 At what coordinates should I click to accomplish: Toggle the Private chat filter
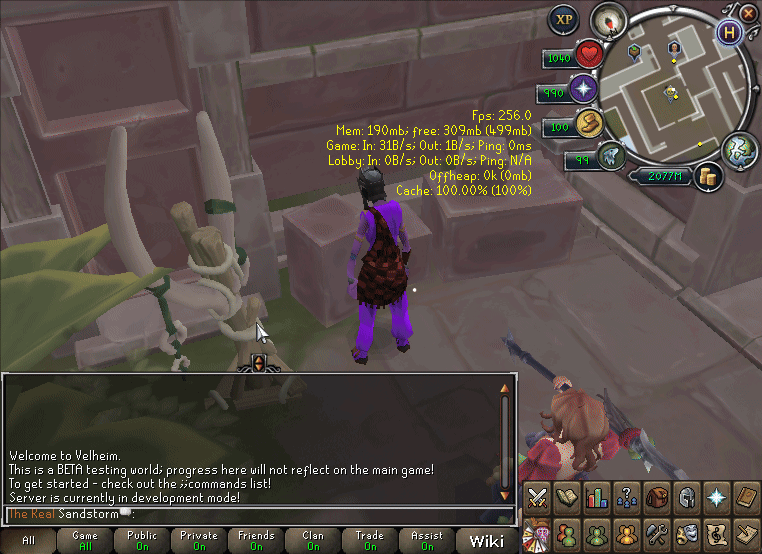click(199, 541)
